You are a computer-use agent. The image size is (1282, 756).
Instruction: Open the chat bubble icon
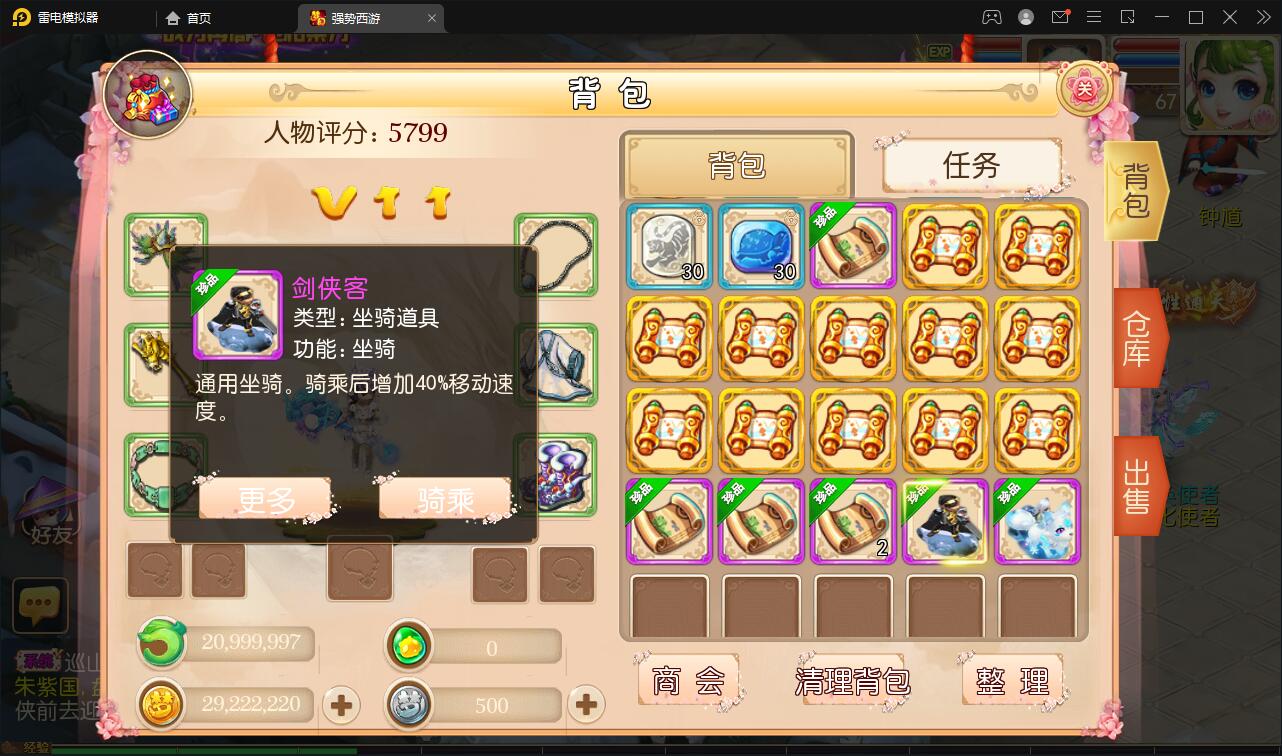pyautogui.click(x=40, y=606)
